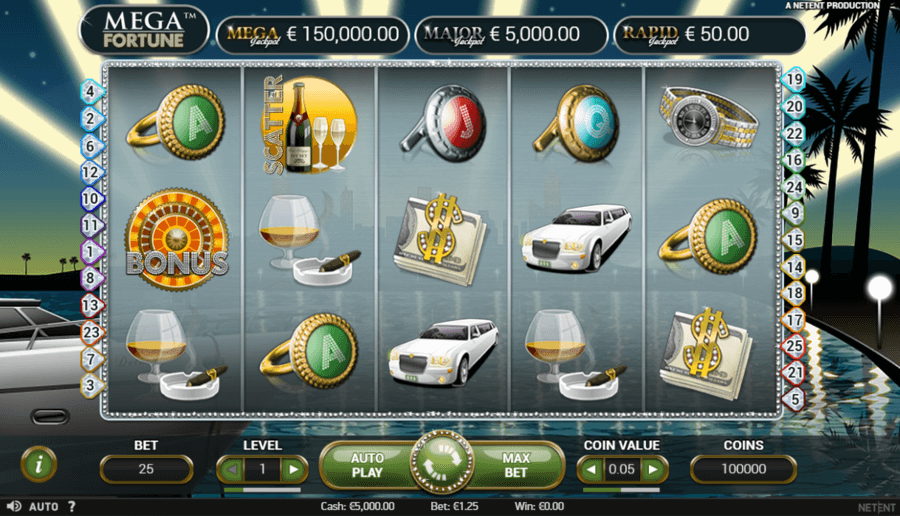Increase the bet level

(x=293, y=469)
